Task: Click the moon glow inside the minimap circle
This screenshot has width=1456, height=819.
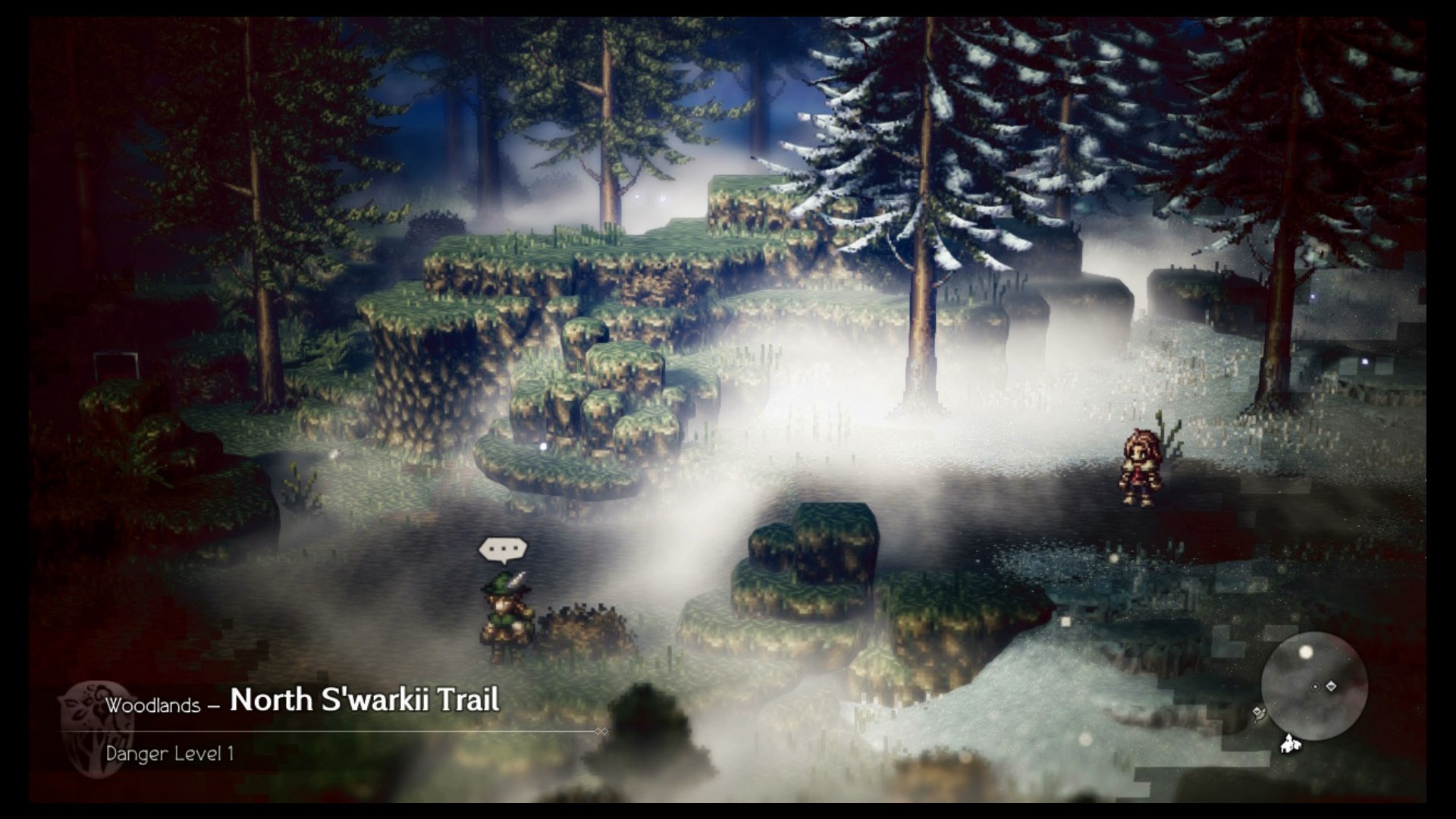Action: click(x=1306, y=652)
